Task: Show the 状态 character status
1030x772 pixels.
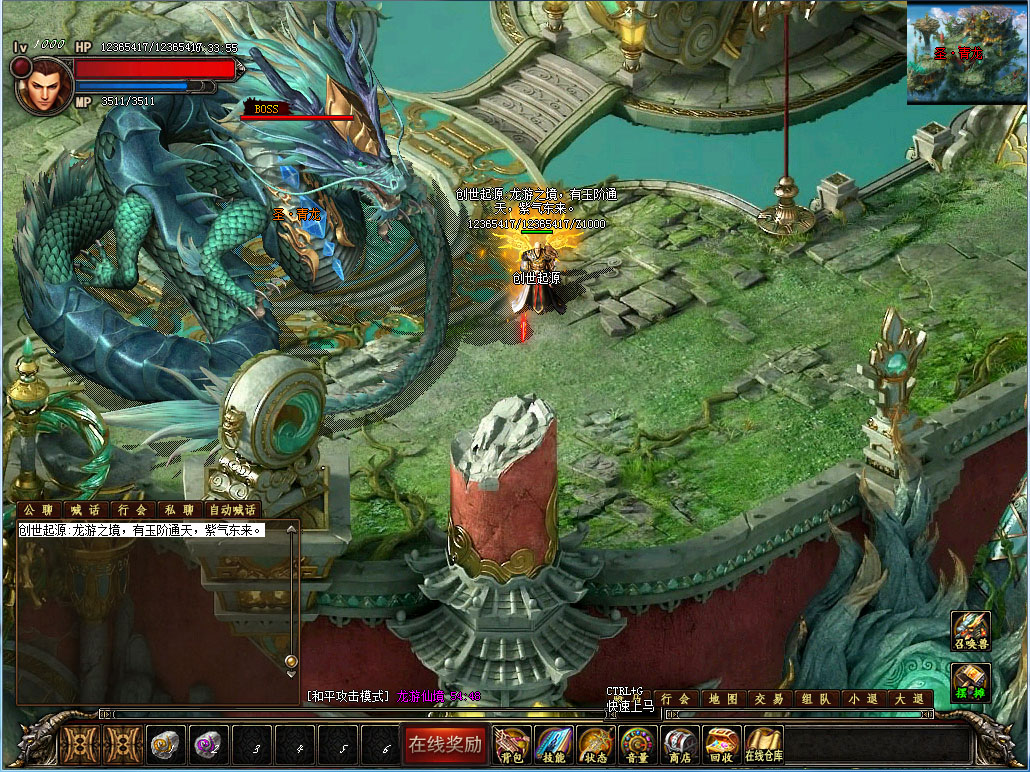Action: [x=595, y=744]
